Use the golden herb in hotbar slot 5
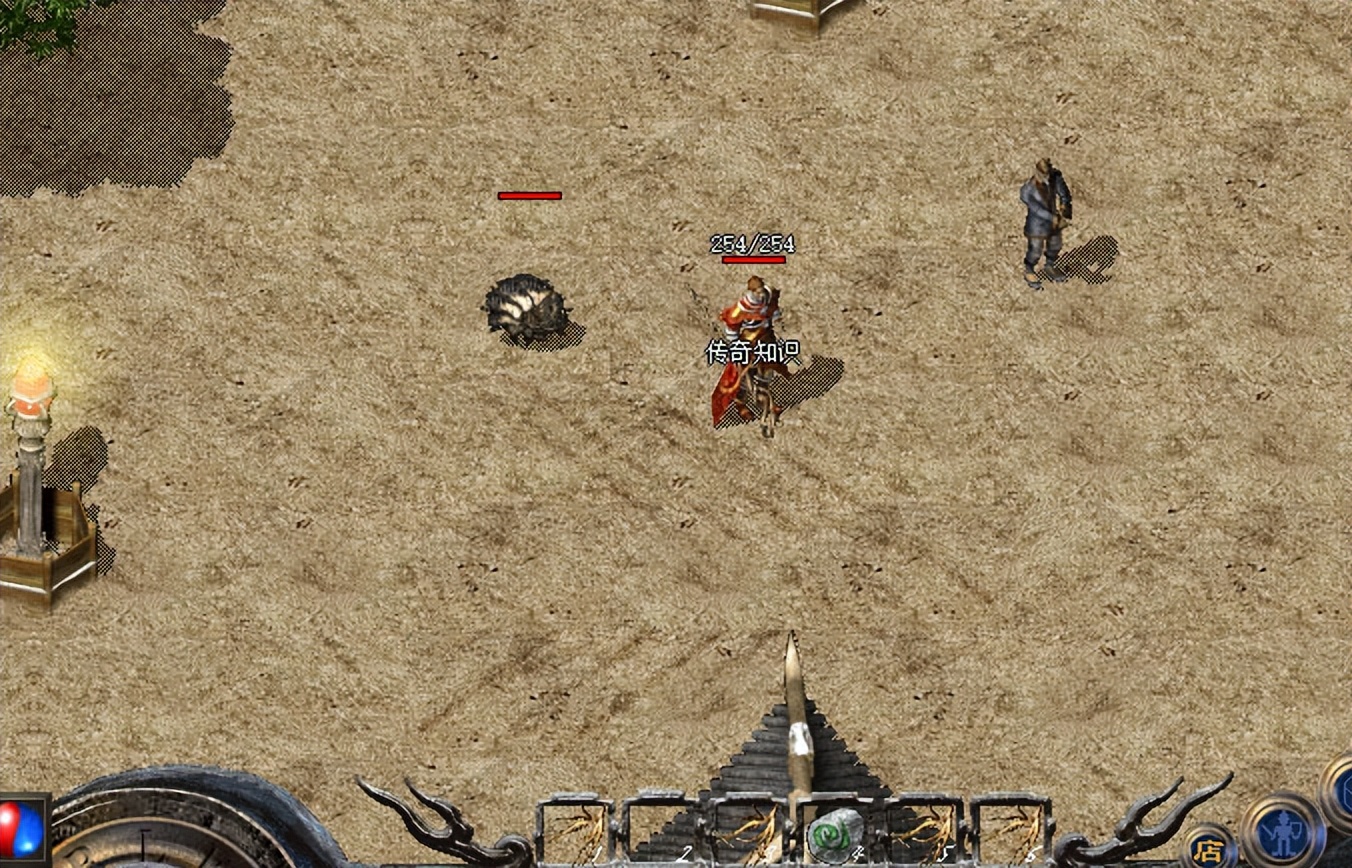 pos(924,831)
